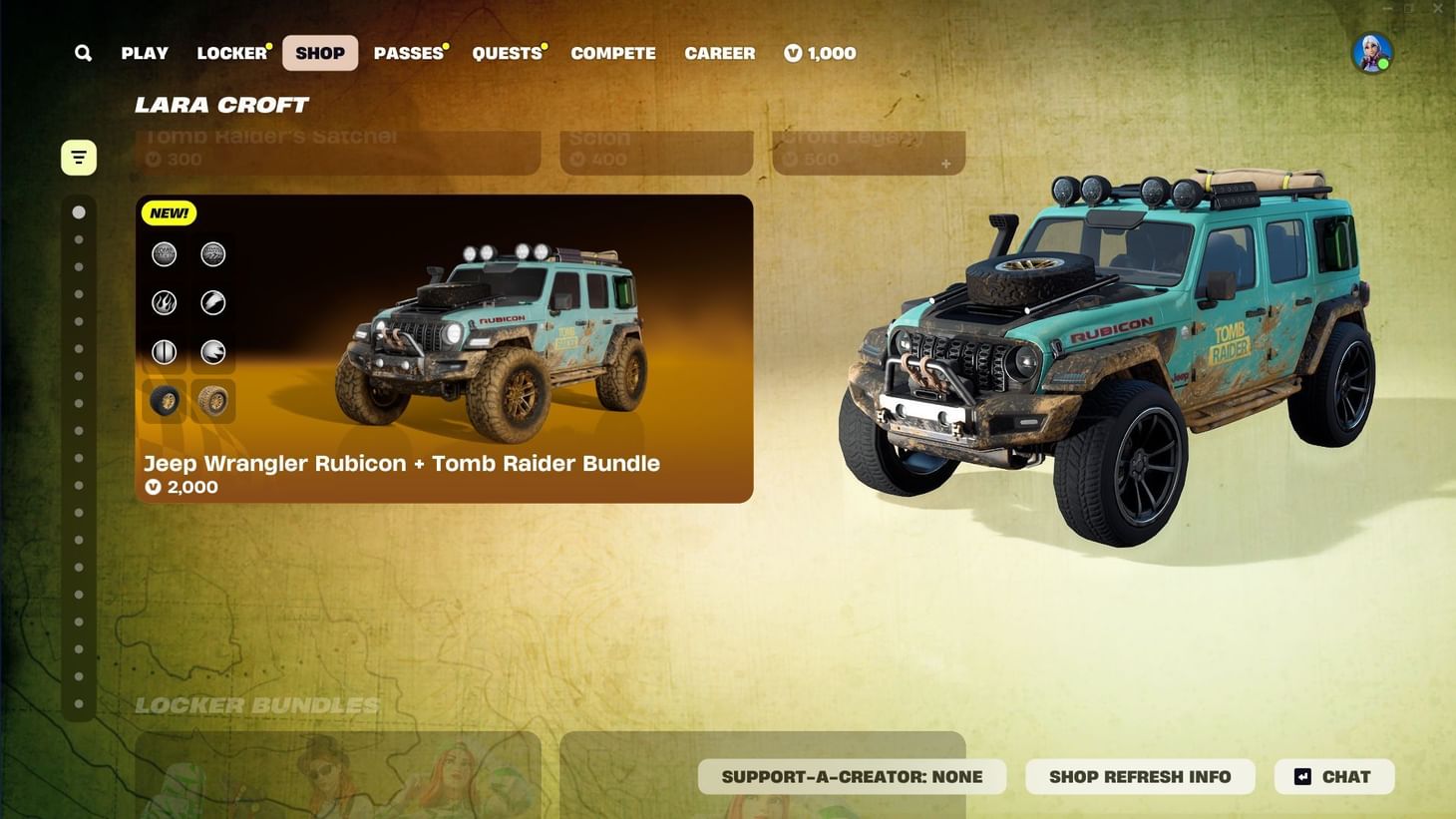The height and width of the screenshot is (819, 1456).
Task: Select the vertical stripe decal icon
Action: click(164, 351)
